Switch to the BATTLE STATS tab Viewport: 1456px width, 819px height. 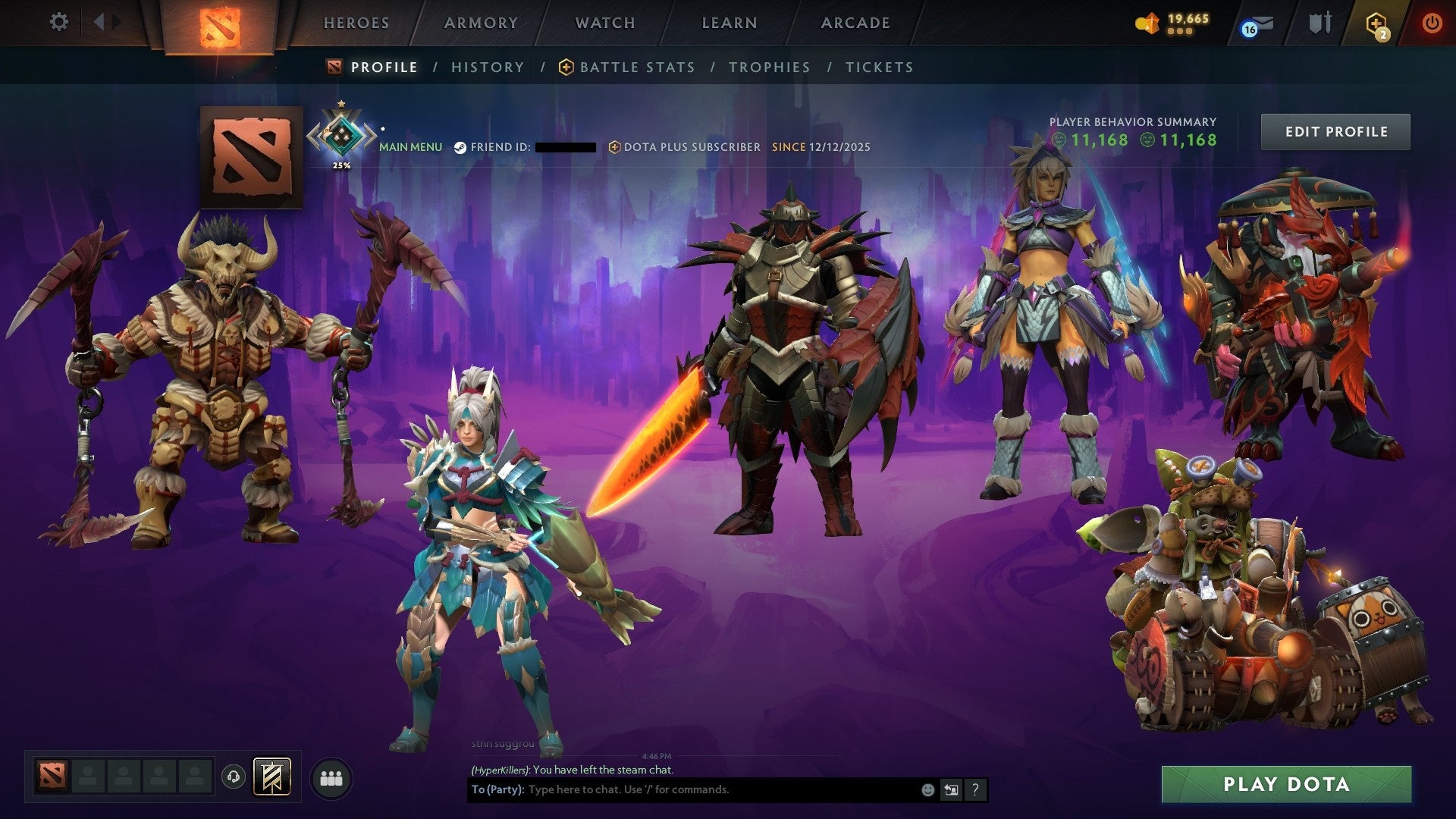pyautogui.click(x=635, y=67)
